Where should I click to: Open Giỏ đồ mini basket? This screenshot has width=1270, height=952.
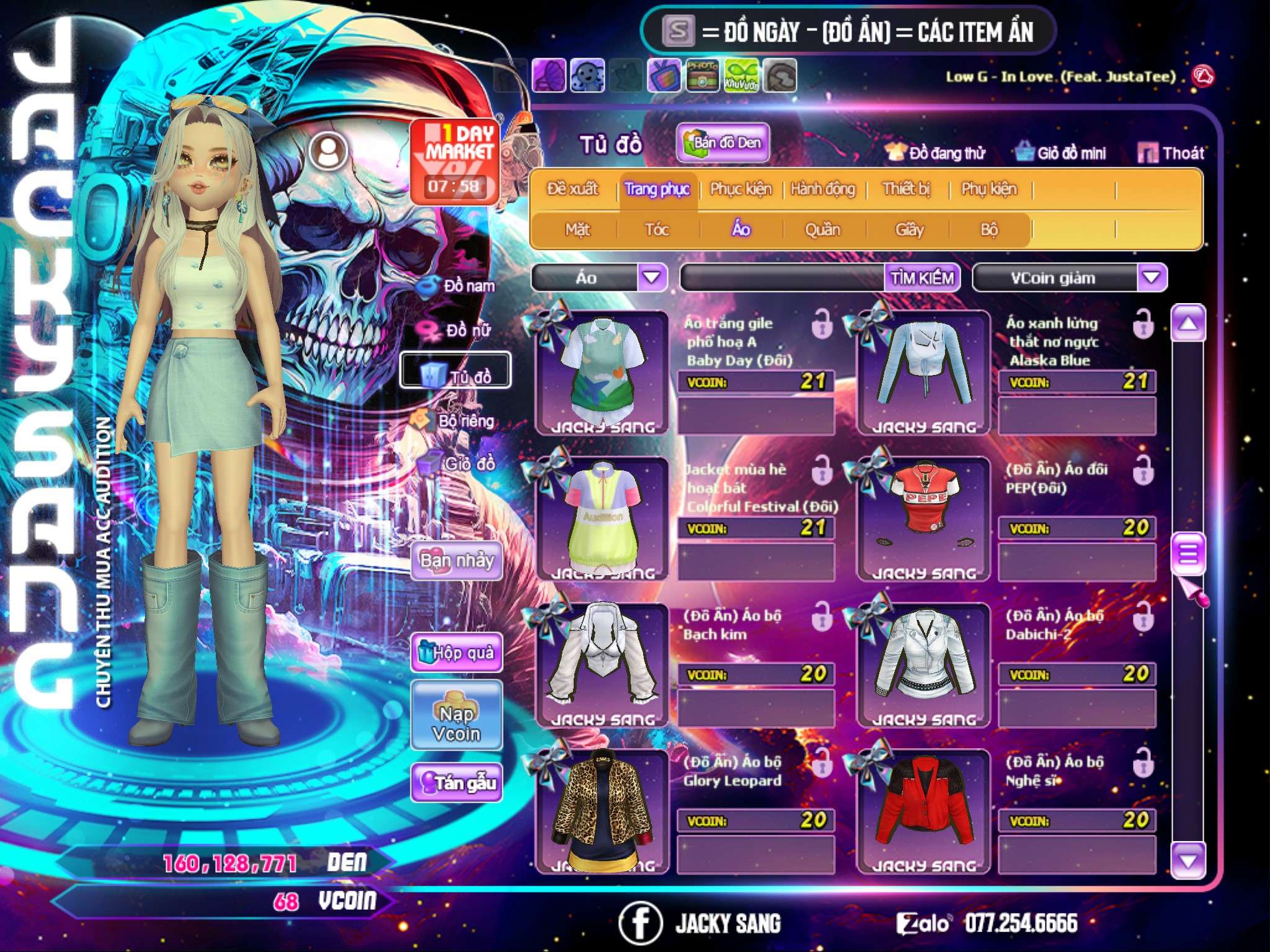(1060, 152)
